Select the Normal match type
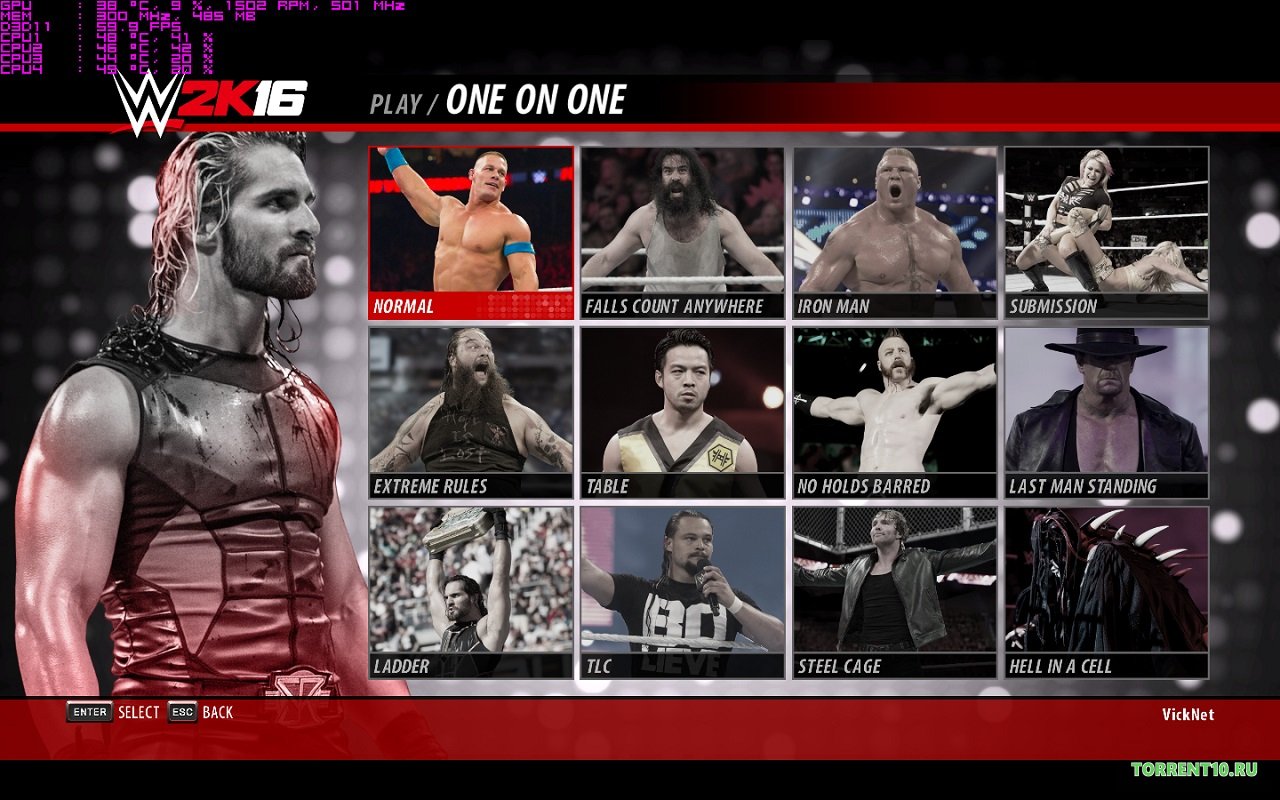The image size is (1280, 800). pos(471,233)
